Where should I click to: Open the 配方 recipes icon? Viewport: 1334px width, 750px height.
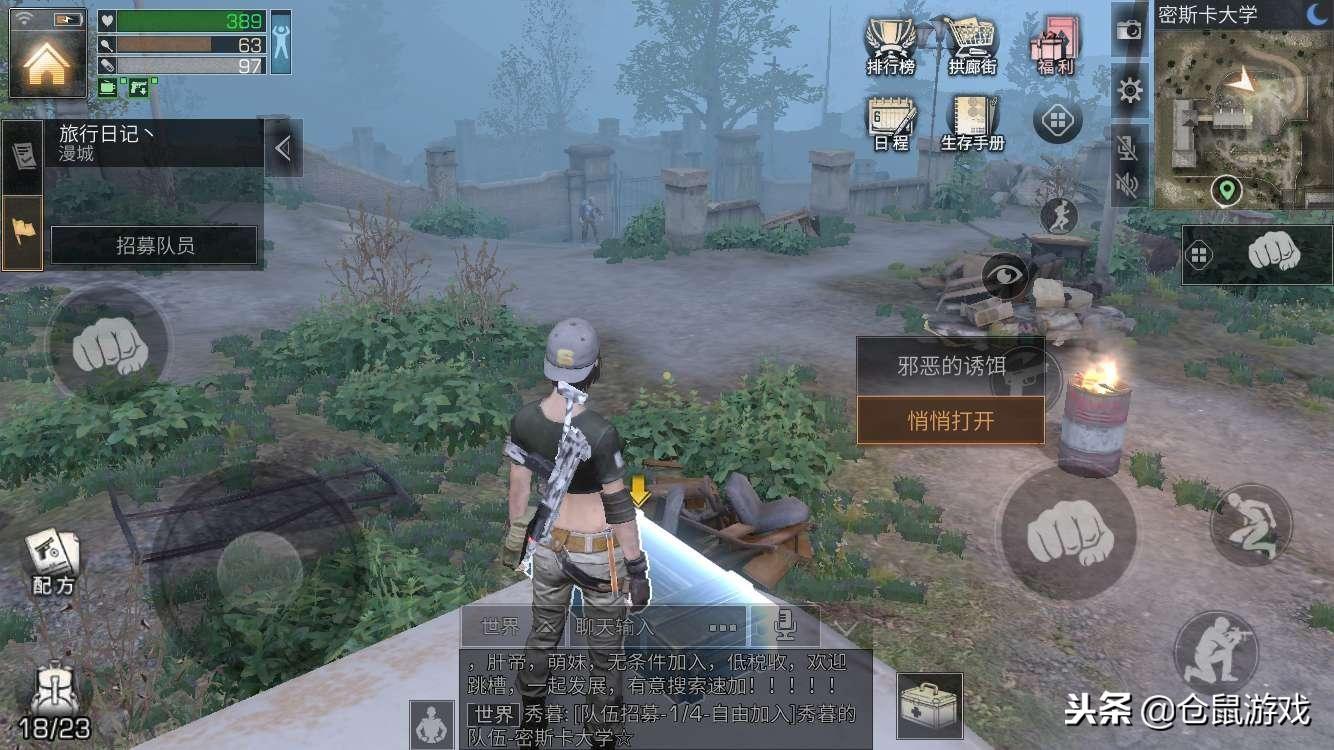(52, 562)
